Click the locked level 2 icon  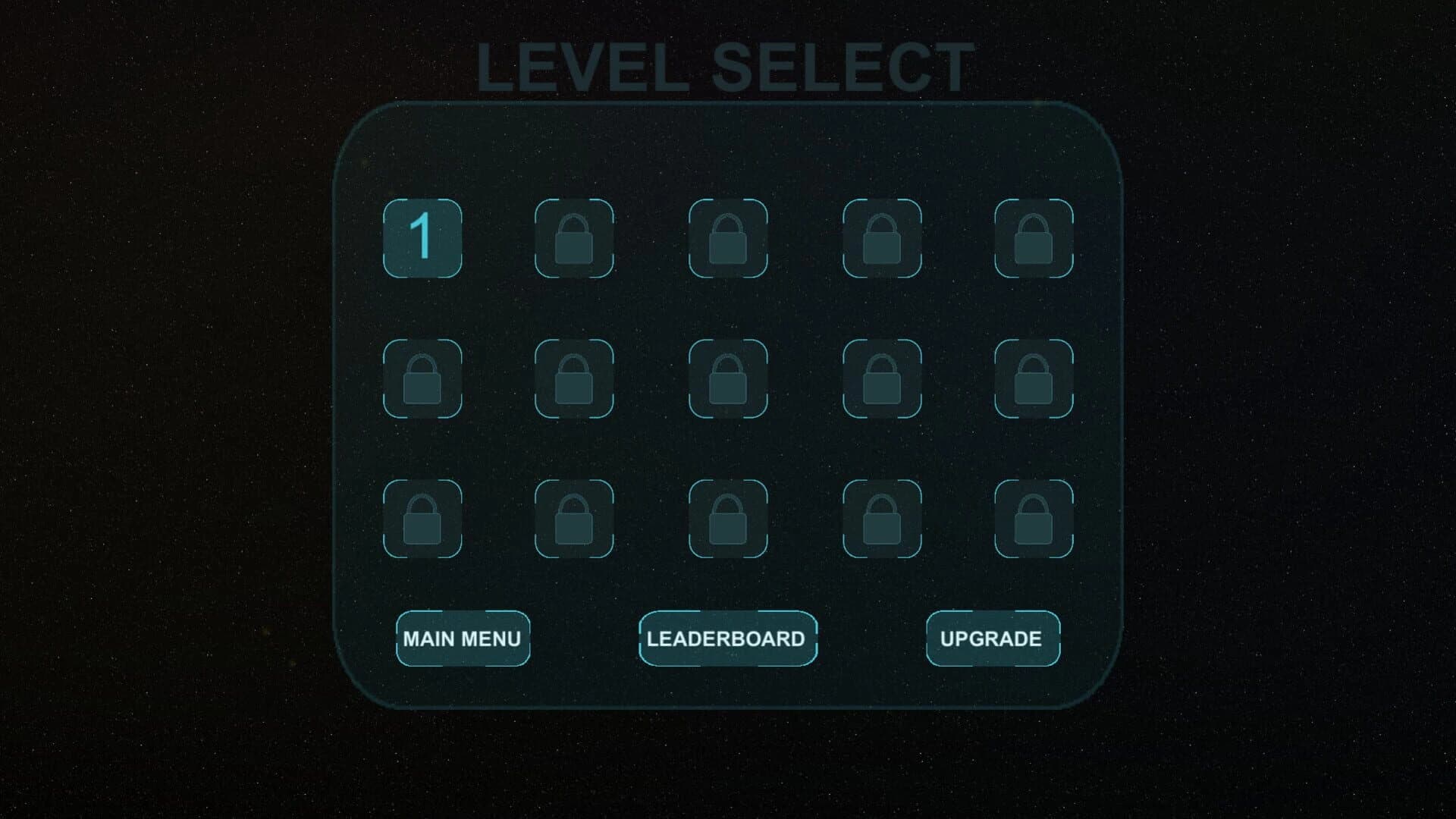coord(576,239)
